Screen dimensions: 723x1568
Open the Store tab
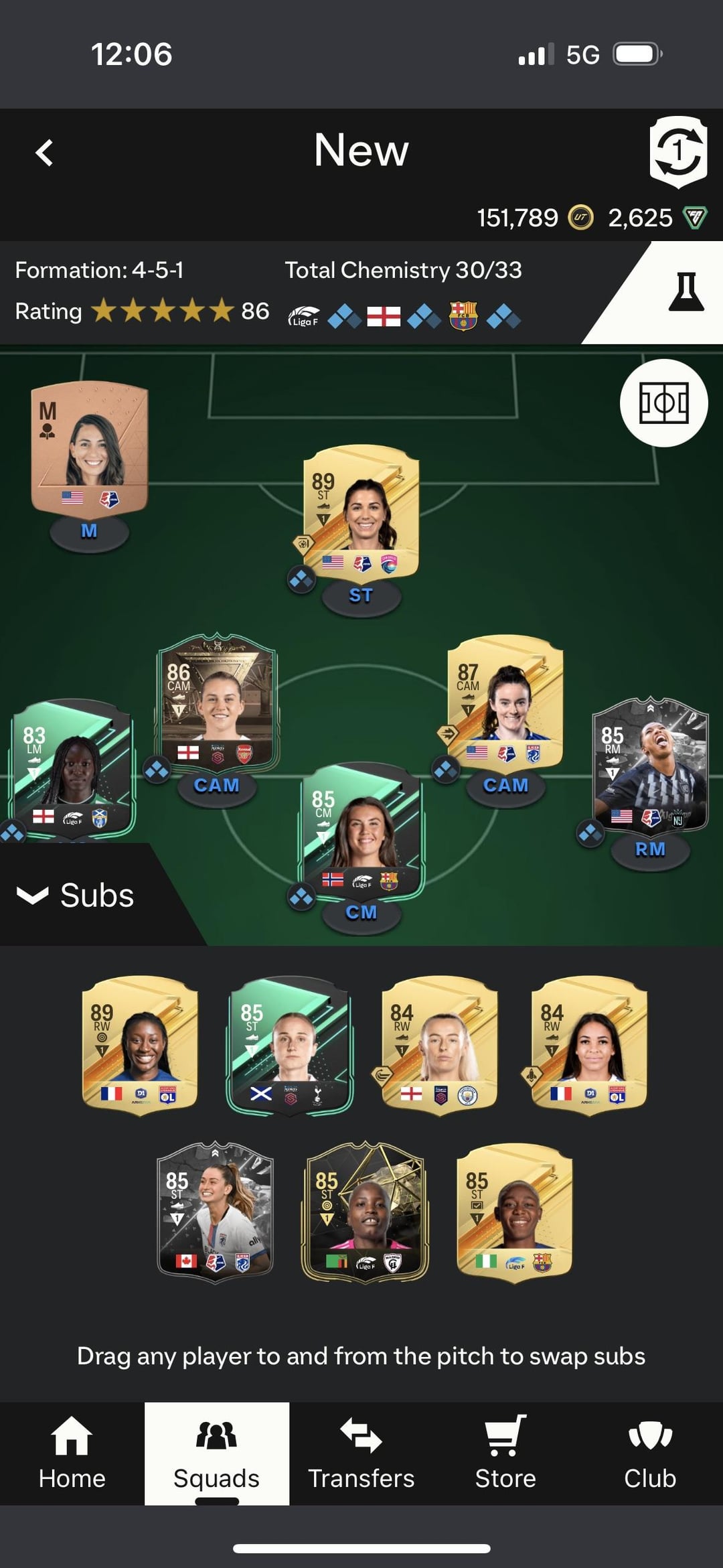pos(505,1453)
